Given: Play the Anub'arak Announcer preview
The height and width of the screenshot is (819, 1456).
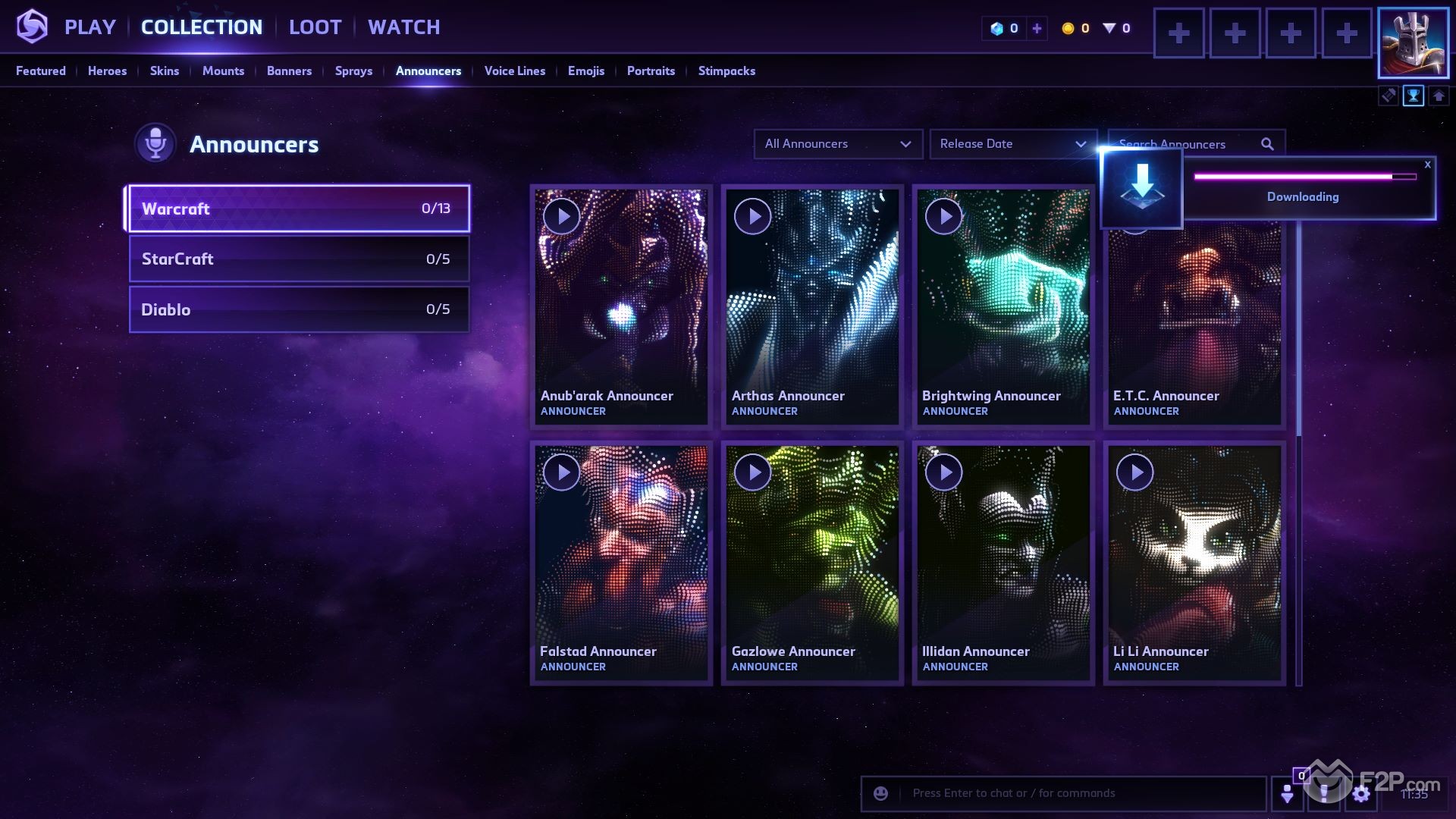Looking at the screenshot, I should click(562, 217).
